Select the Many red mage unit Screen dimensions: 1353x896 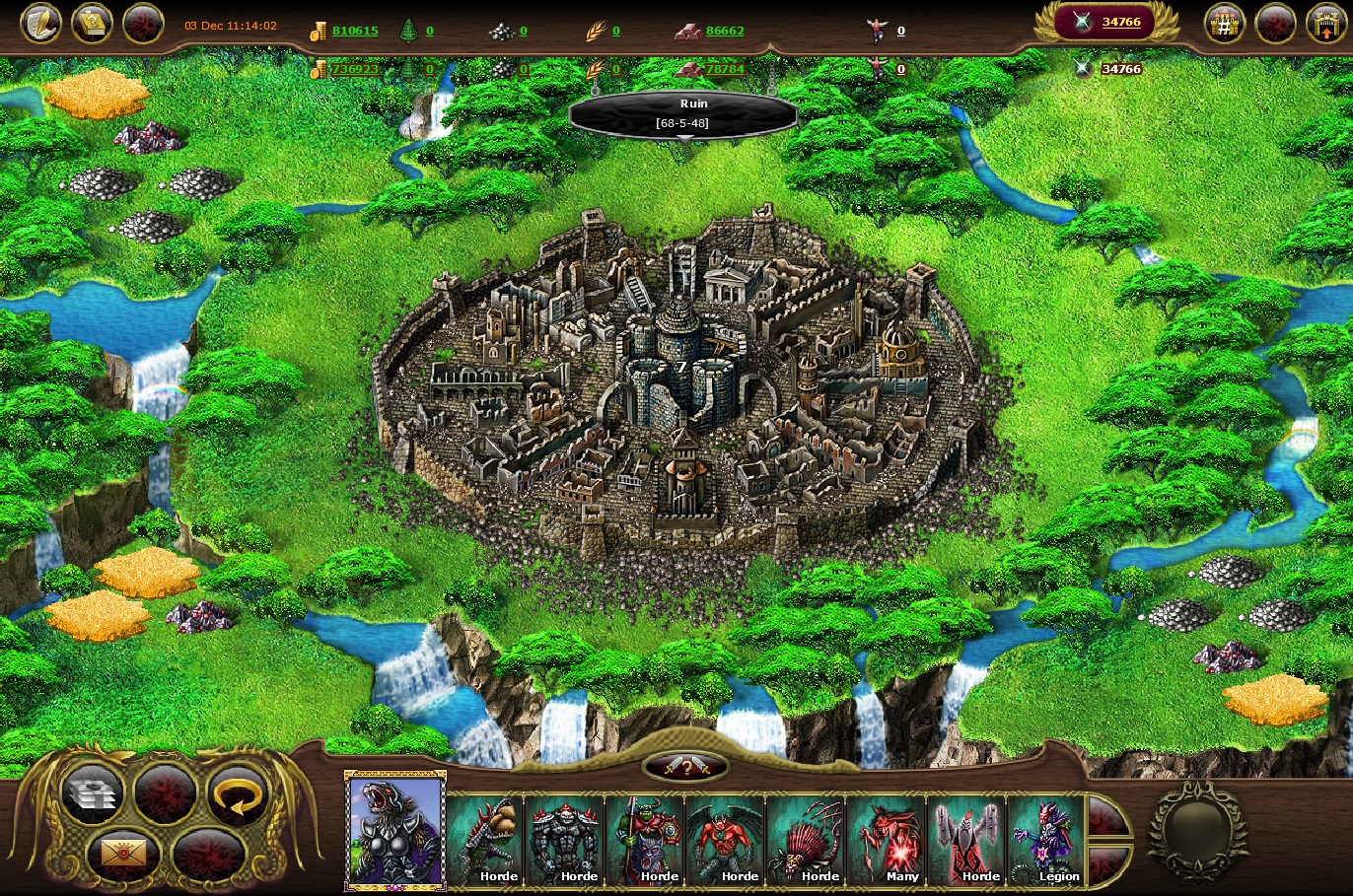[x=887, y=840]
